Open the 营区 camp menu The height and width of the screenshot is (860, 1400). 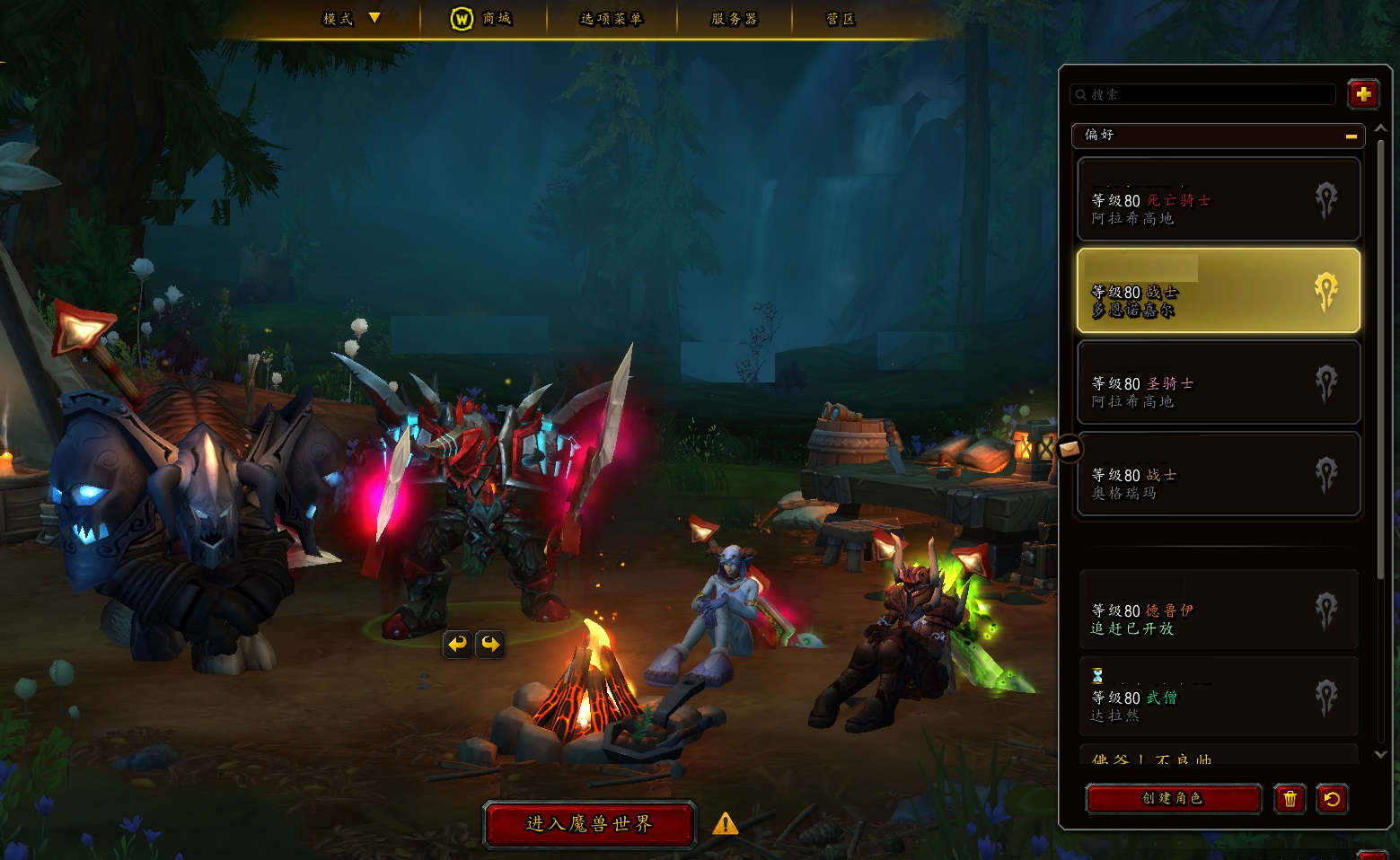click(840, 19)
